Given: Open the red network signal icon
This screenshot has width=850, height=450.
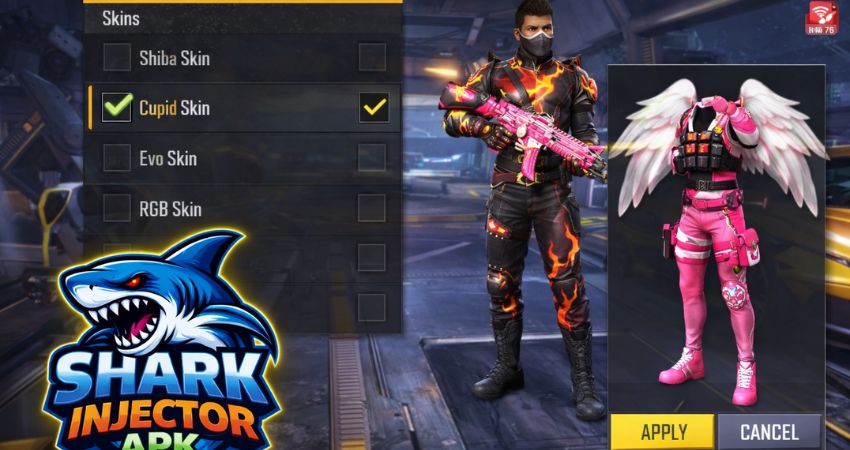Looking at the screenshot, I should (822, 14).
